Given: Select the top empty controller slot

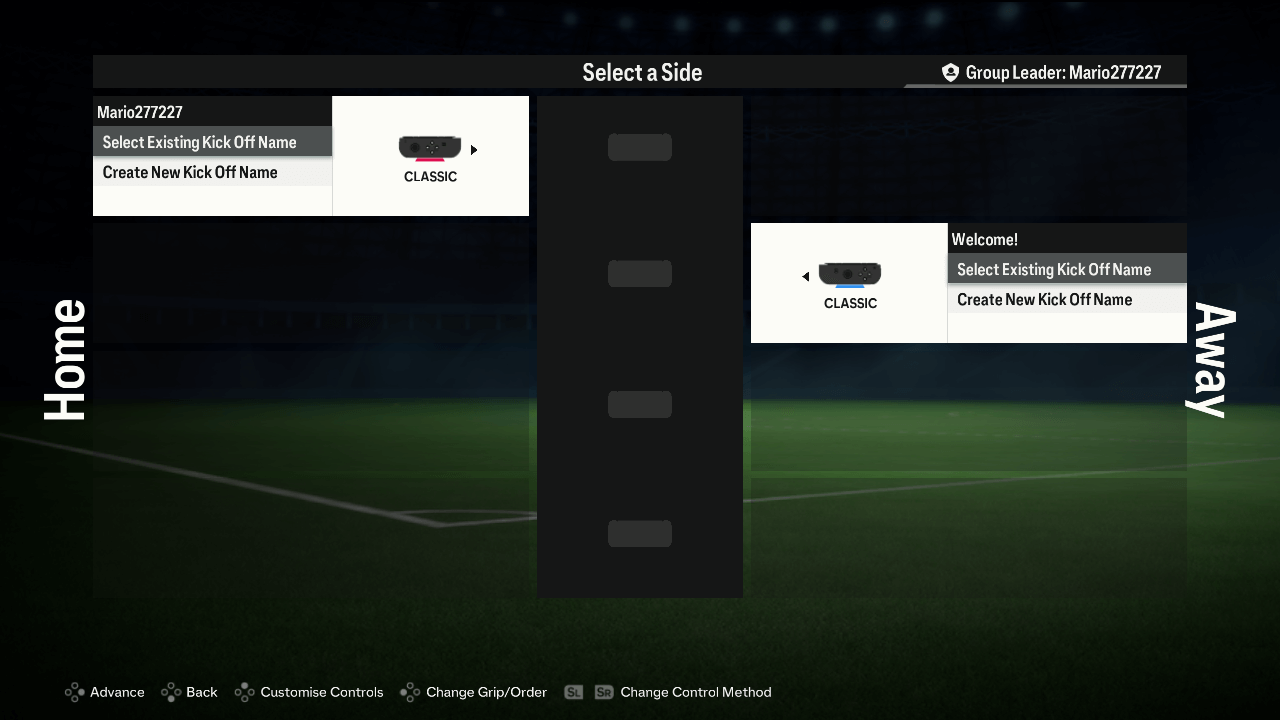Looking at the screenshot, I should [x=639, y=146].
